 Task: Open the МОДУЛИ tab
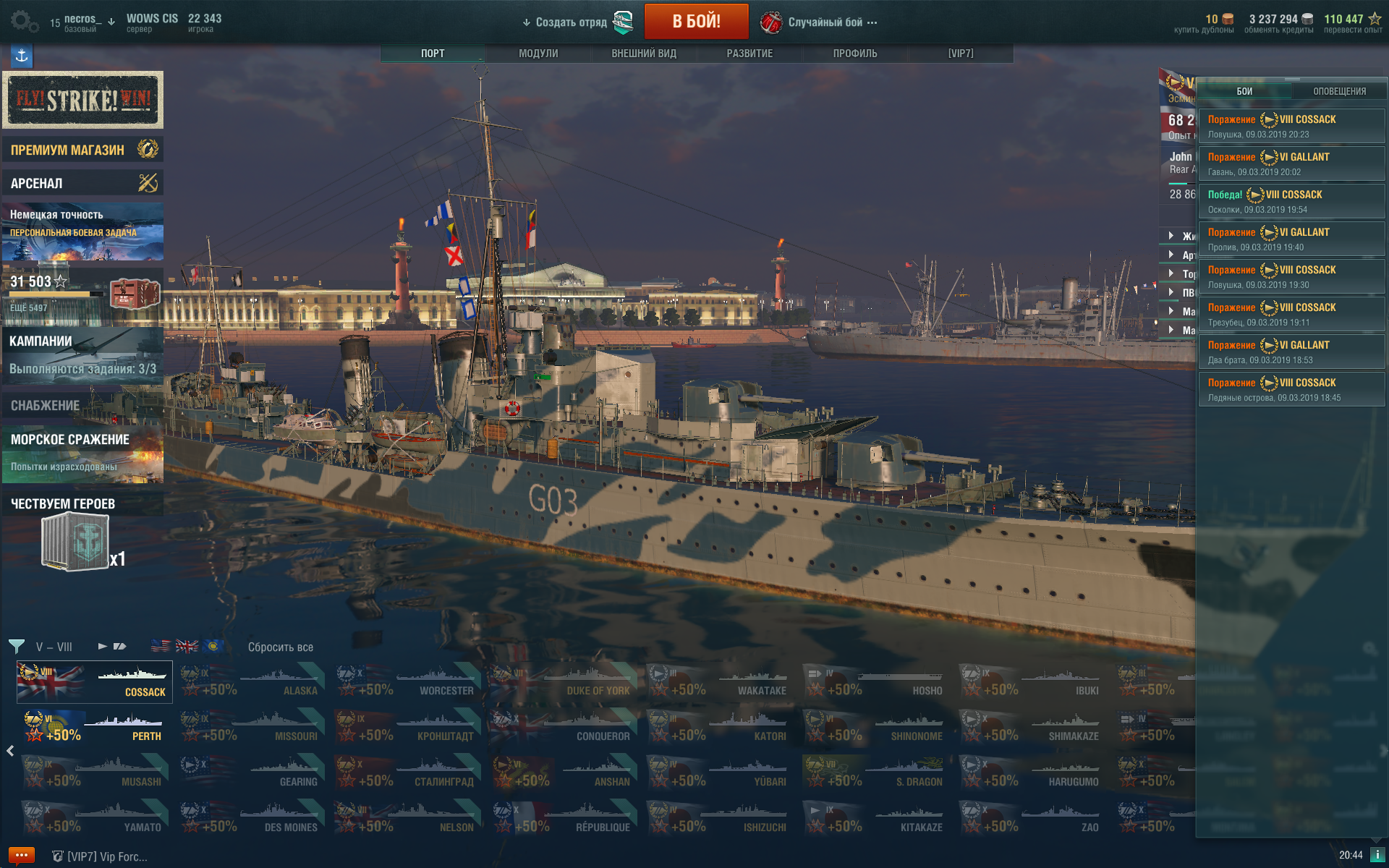538,54
